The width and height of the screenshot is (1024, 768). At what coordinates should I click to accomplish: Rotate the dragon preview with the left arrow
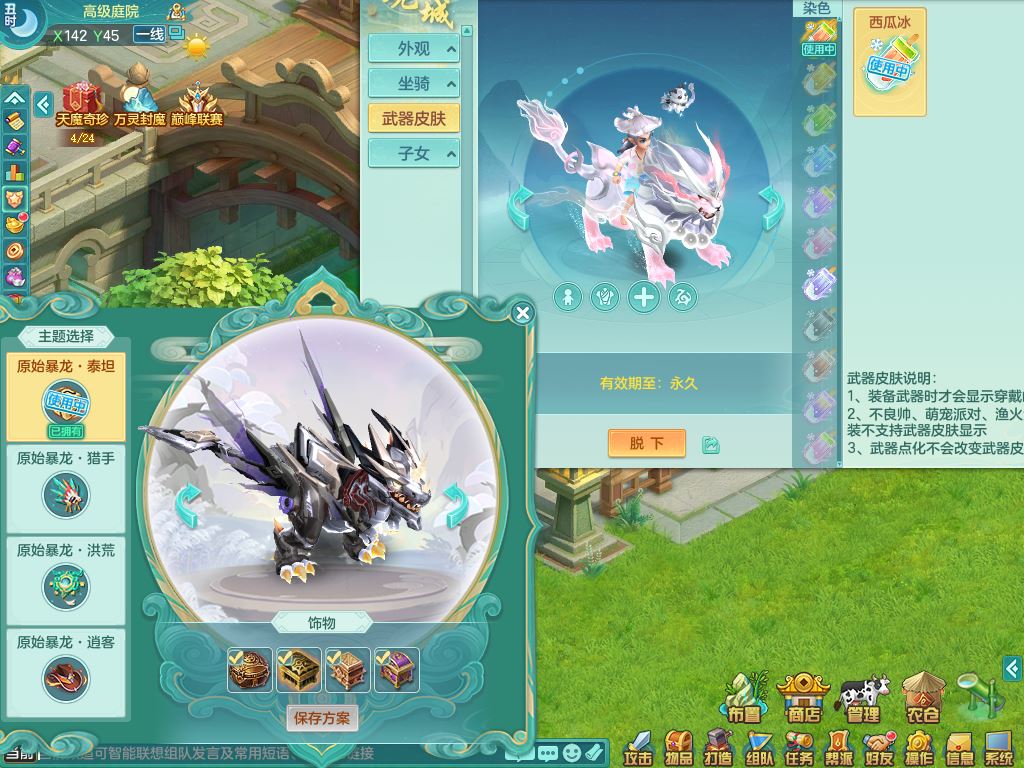click(188, 506)
